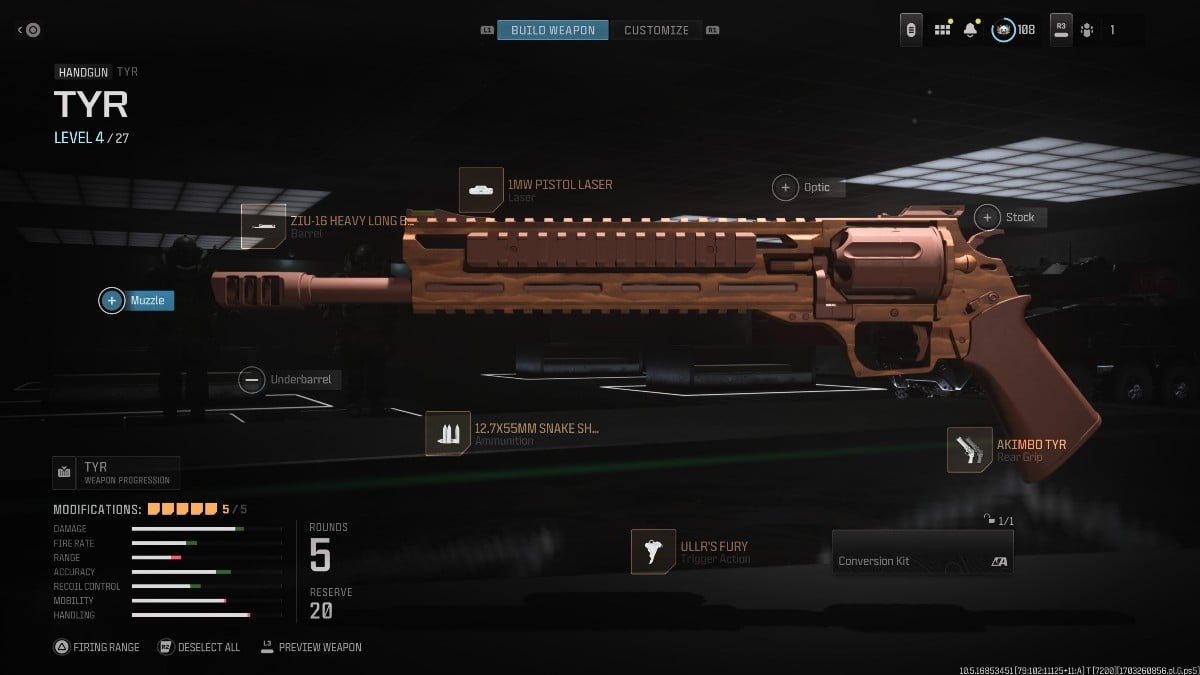Go back using the top-left arrow
The height and width of the screenshot is (675, 1200).
pyautogui.click(x=28, y=30)
